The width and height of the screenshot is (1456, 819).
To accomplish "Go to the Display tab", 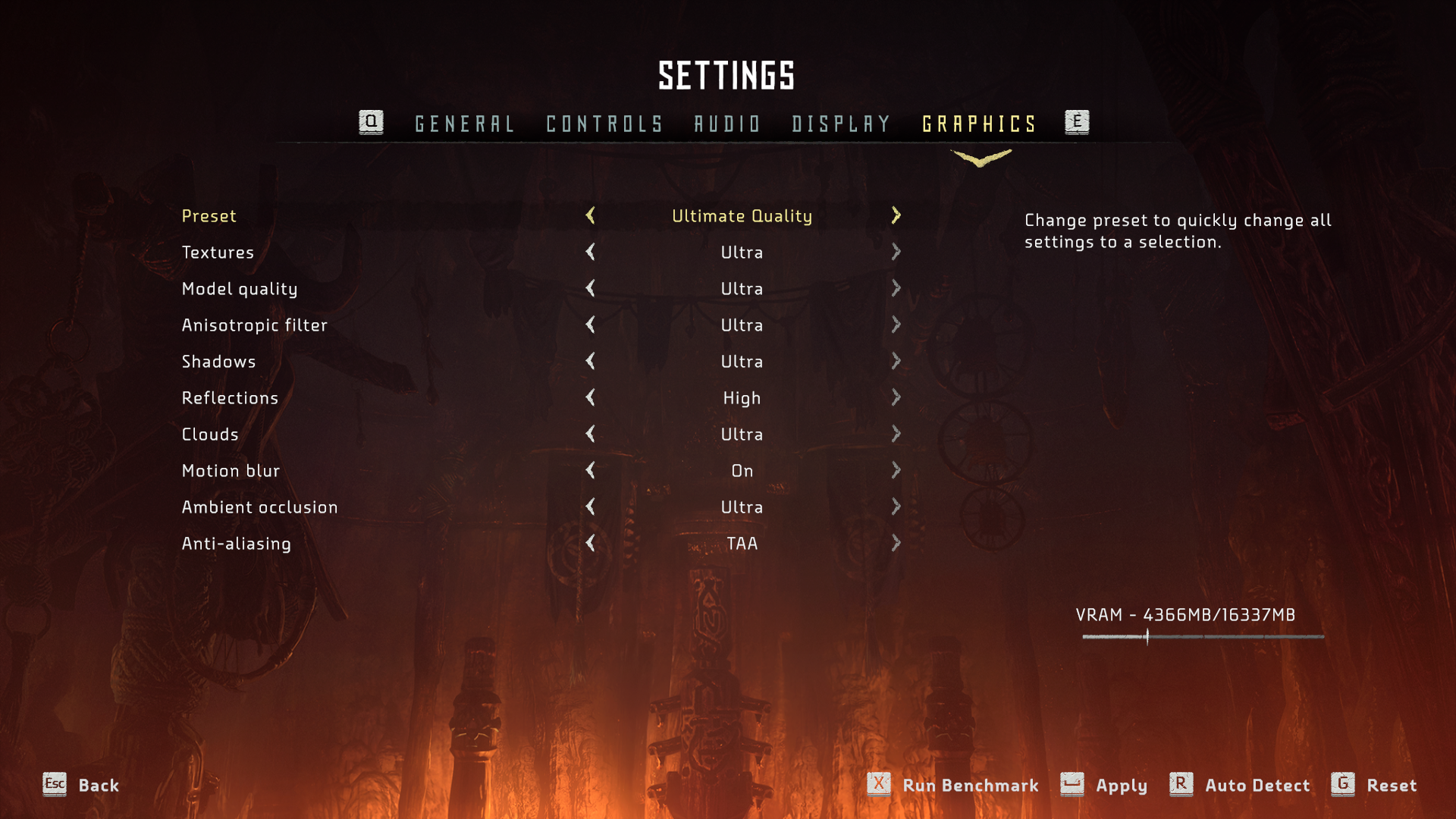I will (x=841, y=124).
